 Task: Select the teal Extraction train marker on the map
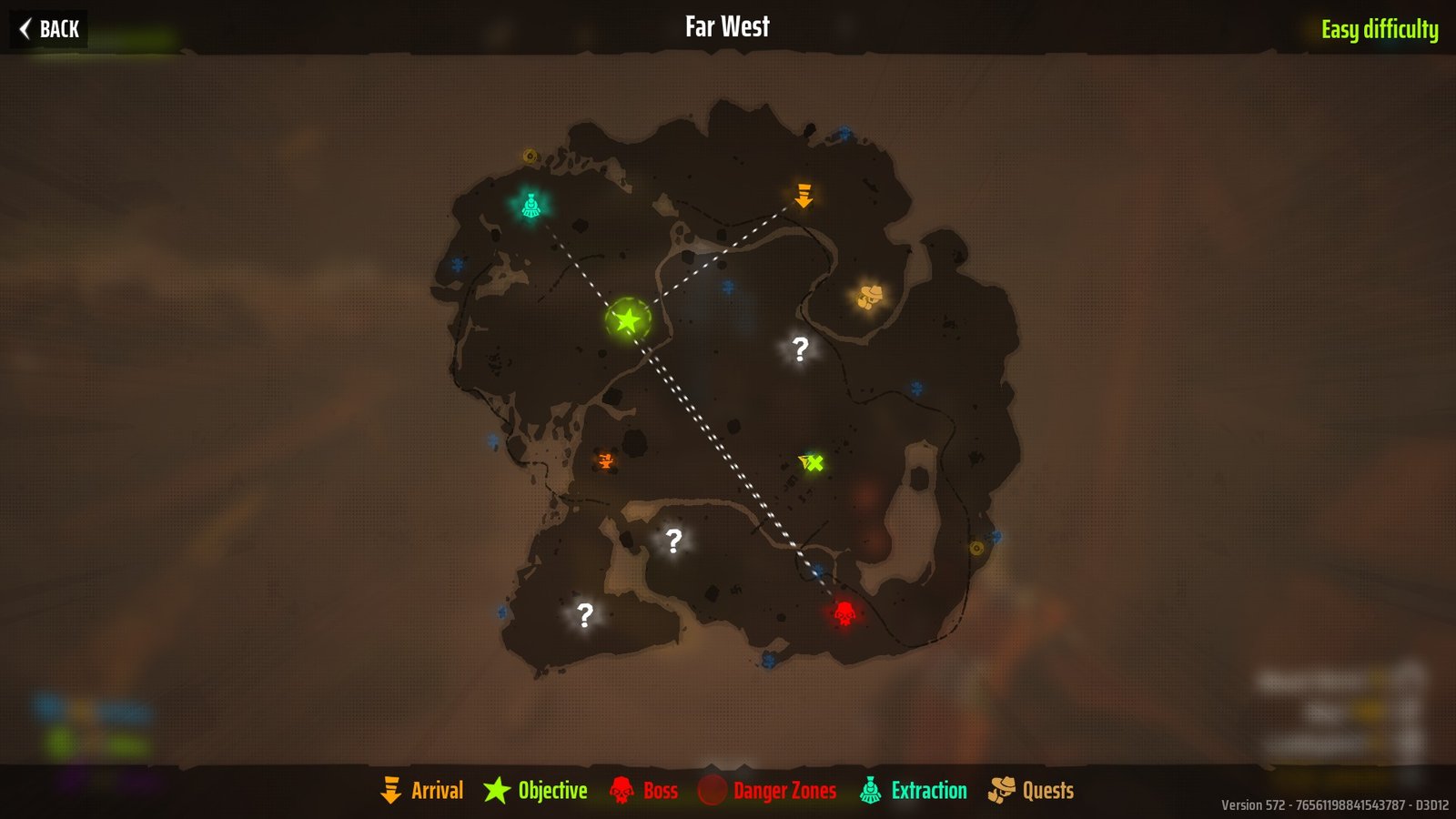[531, 206]
